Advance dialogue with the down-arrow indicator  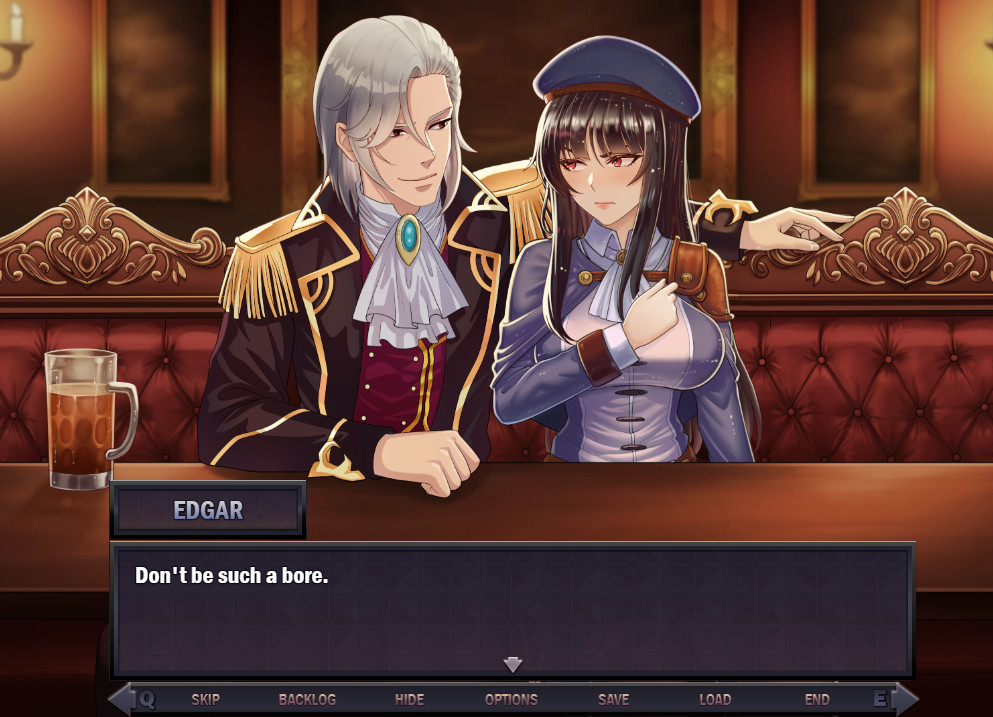513,664
